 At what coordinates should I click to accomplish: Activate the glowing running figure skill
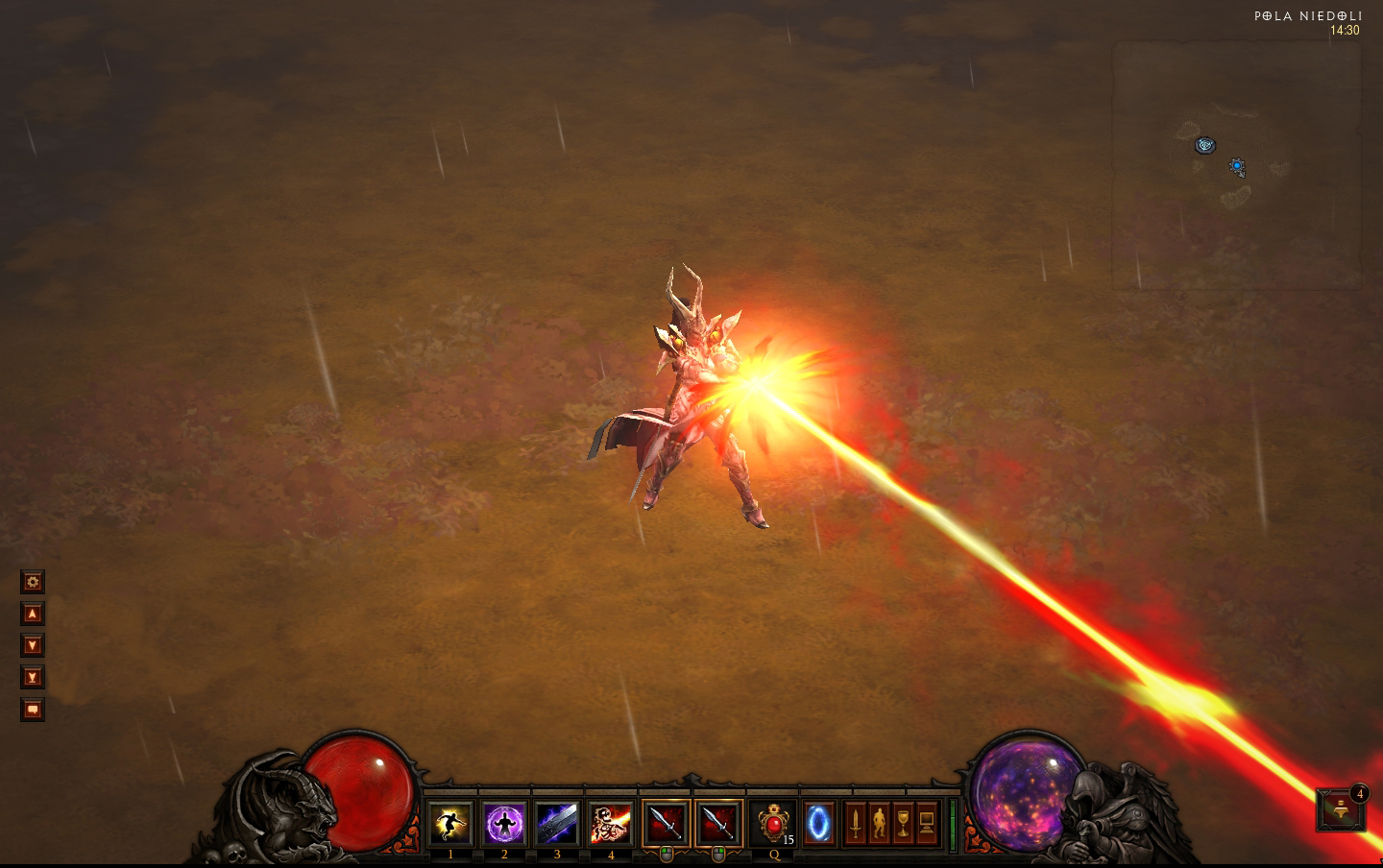[x=450, y=824]
